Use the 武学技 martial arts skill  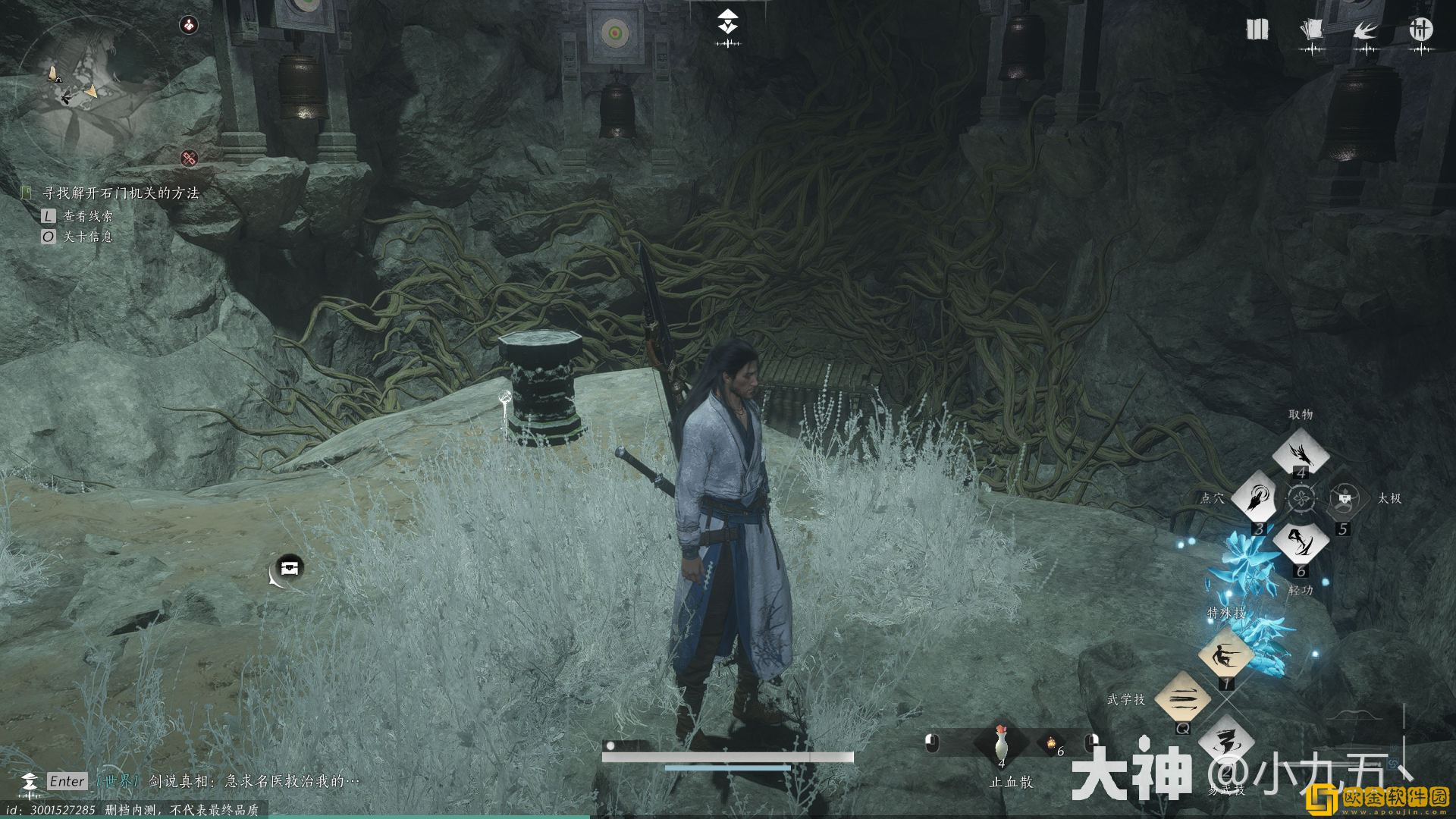click(x=1182, y=698)
